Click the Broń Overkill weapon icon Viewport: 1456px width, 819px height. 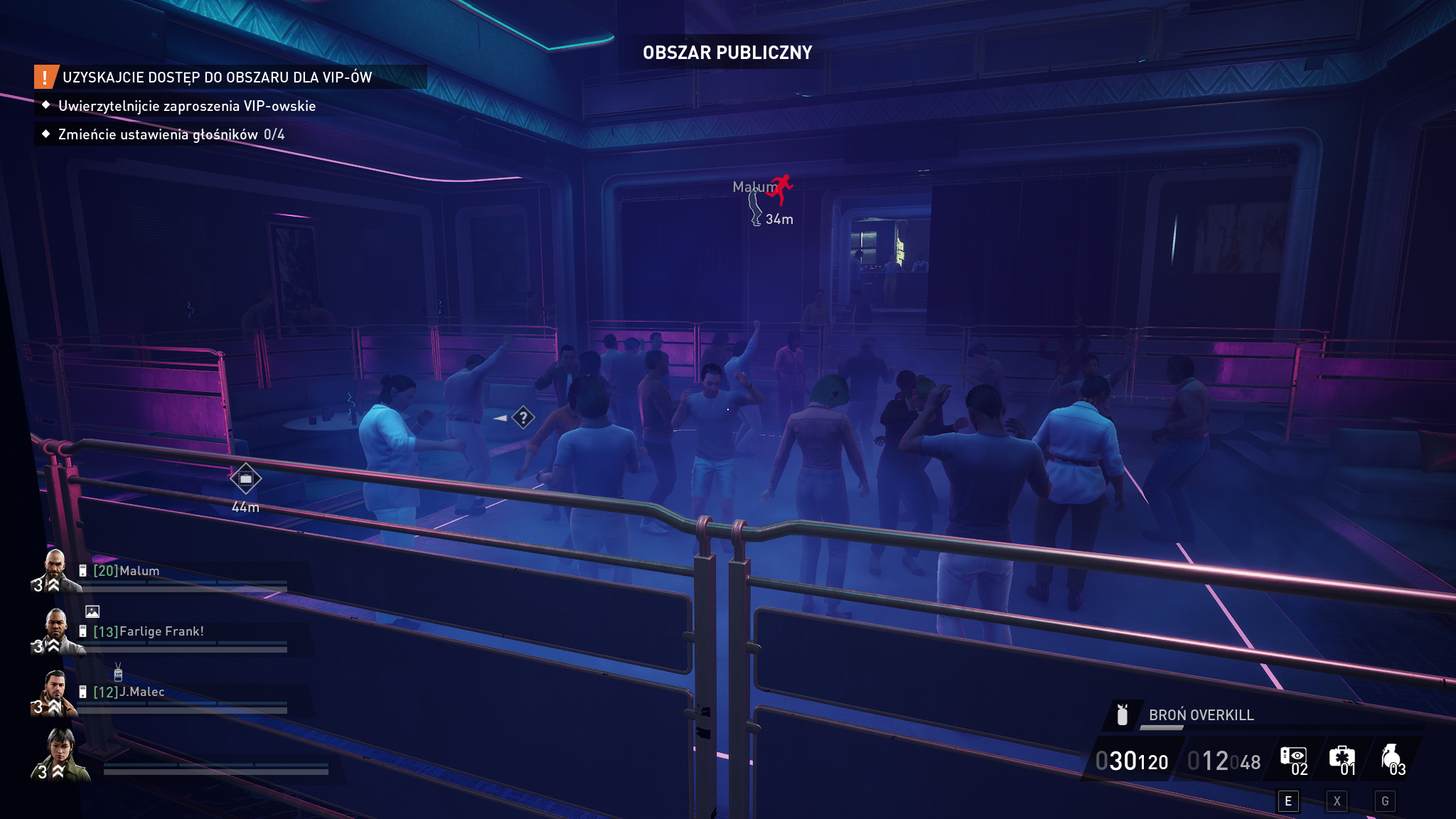click(x=1123, y=714)
